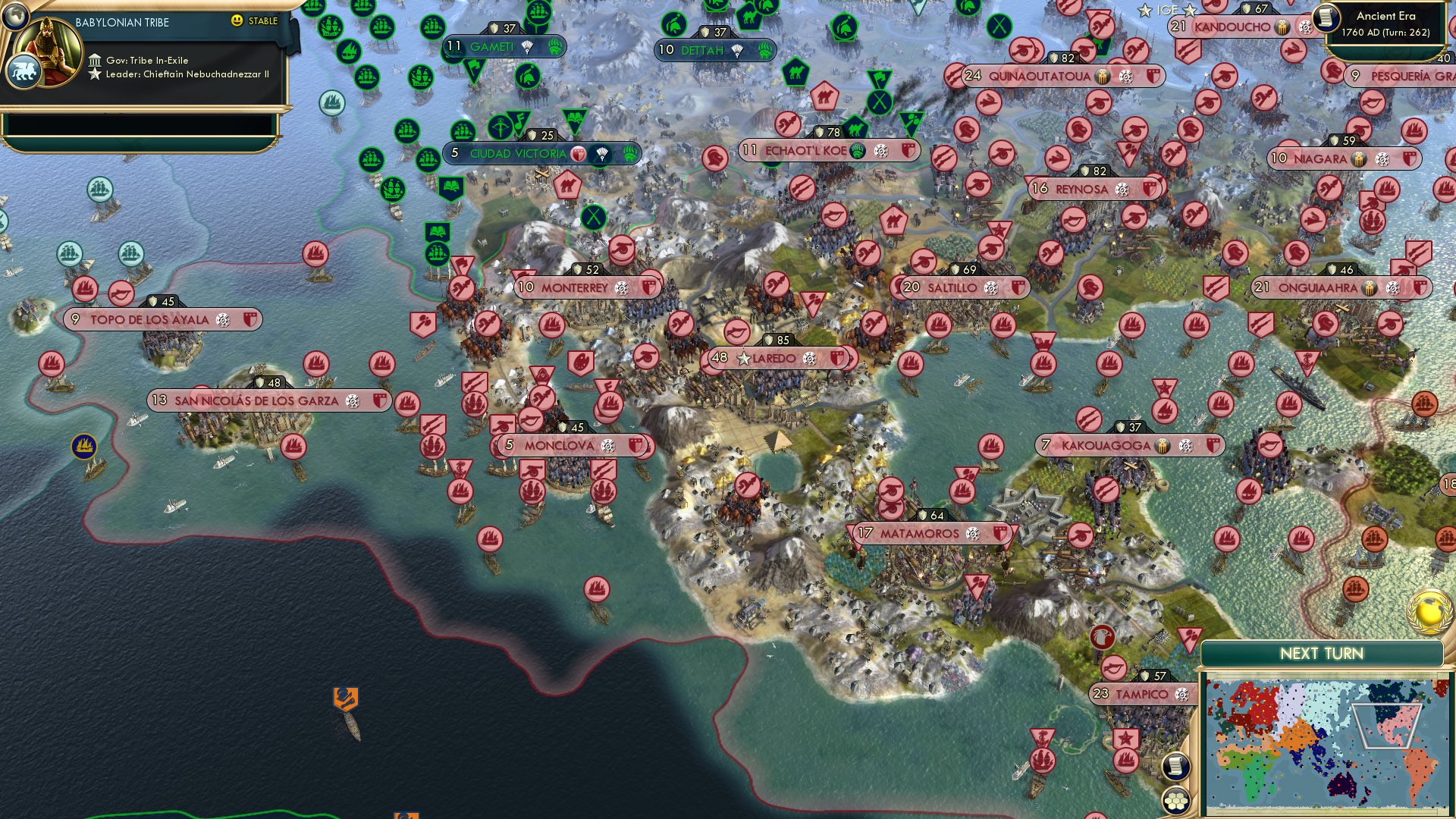
Task: Click the capital star icon on Laredo's banner
Action: [743, 359]
